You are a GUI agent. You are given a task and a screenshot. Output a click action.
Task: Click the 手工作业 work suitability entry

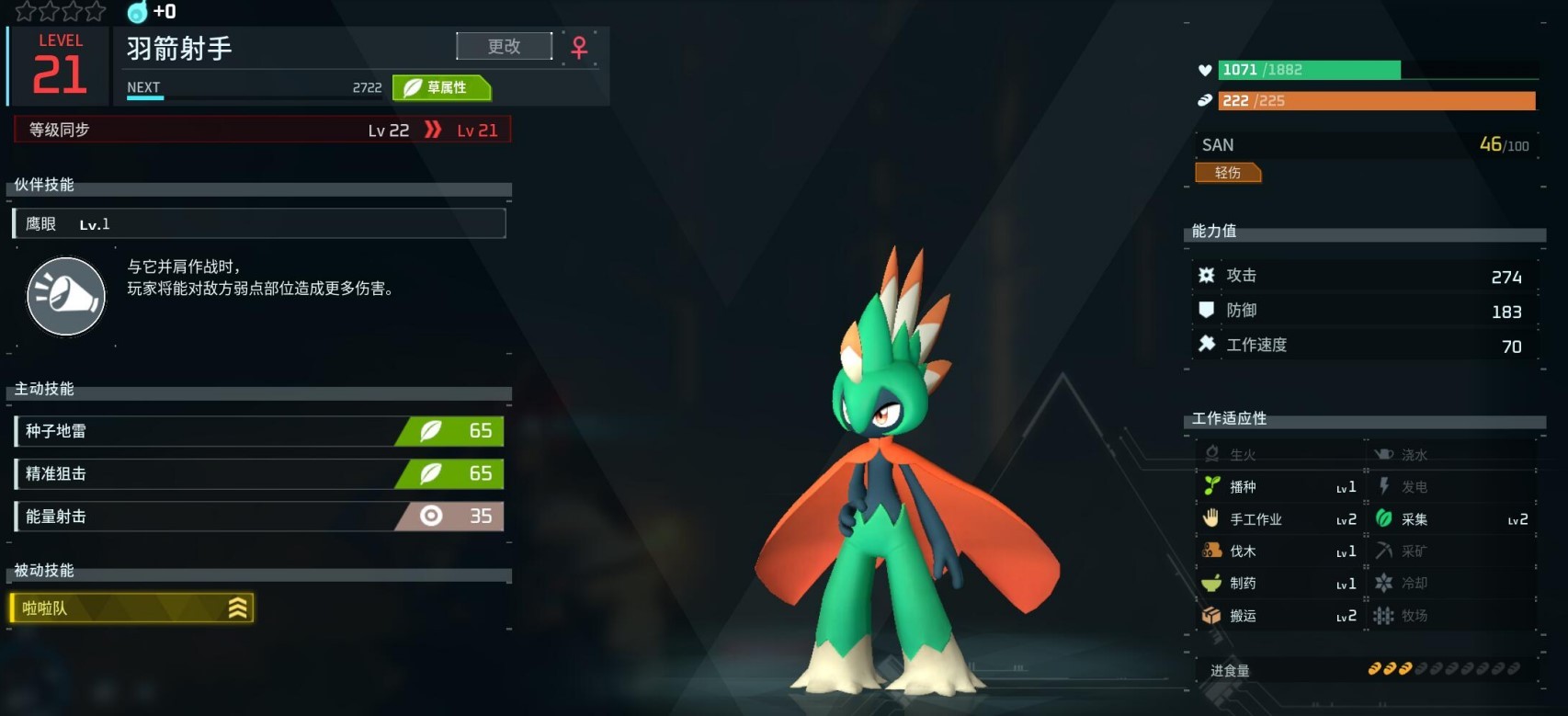[x=1278, y=519]
